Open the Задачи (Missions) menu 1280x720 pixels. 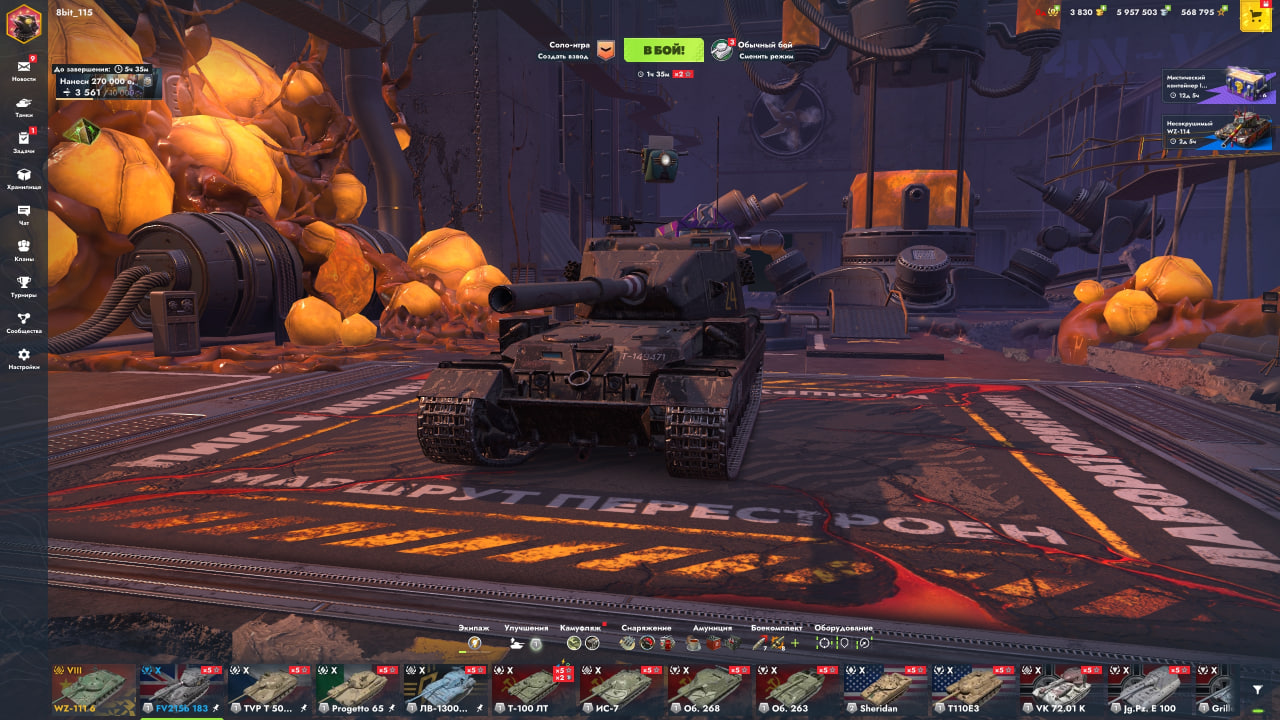24,142
